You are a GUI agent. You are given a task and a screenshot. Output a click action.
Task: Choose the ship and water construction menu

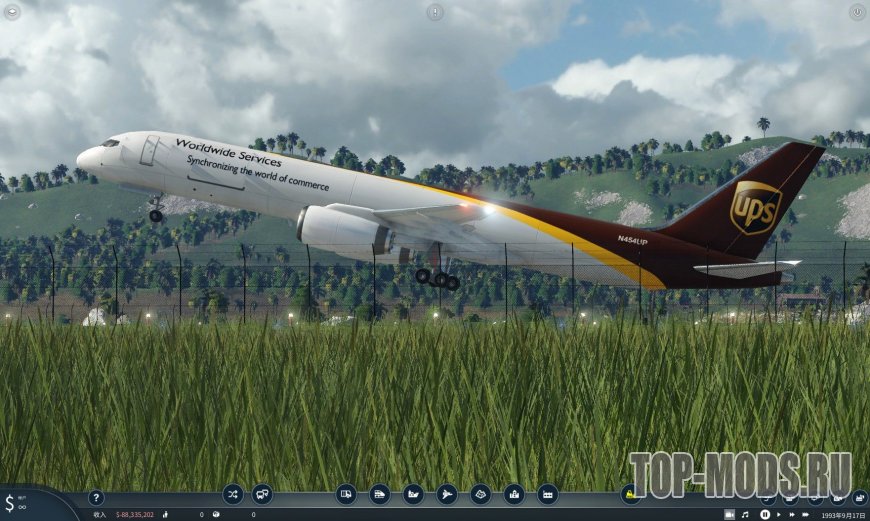point(413,493)
